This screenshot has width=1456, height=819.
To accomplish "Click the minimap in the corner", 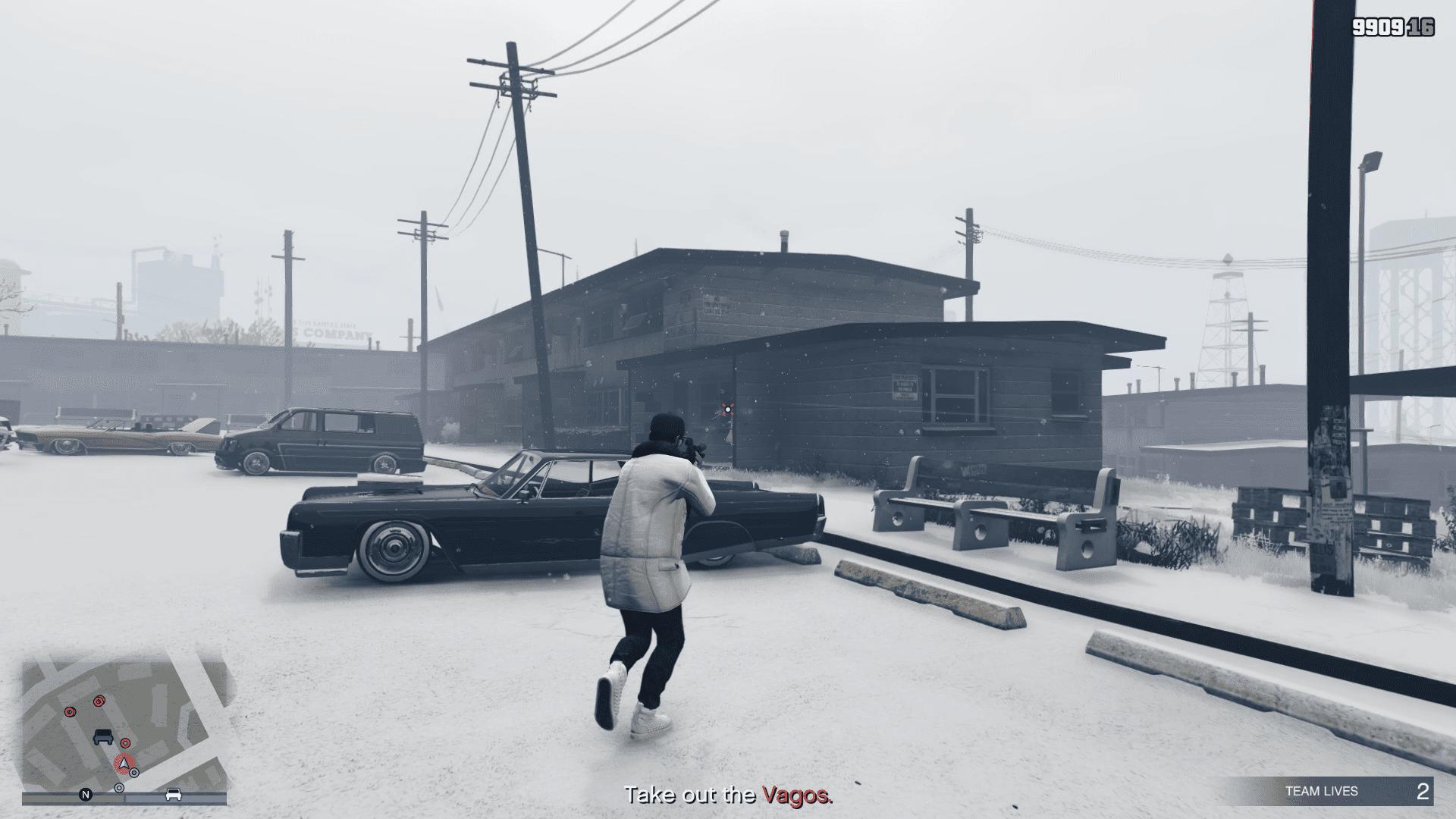I will (125, 728).
